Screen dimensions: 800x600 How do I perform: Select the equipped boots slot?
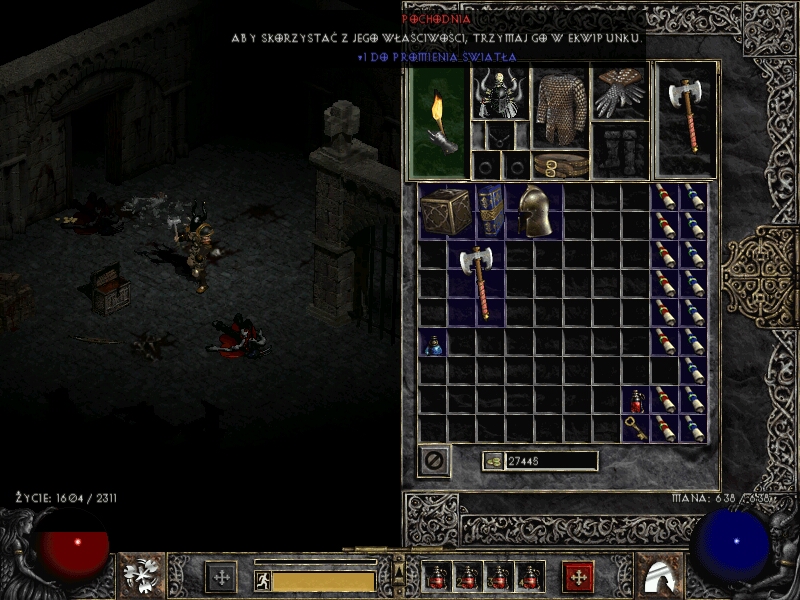[621, 151]
